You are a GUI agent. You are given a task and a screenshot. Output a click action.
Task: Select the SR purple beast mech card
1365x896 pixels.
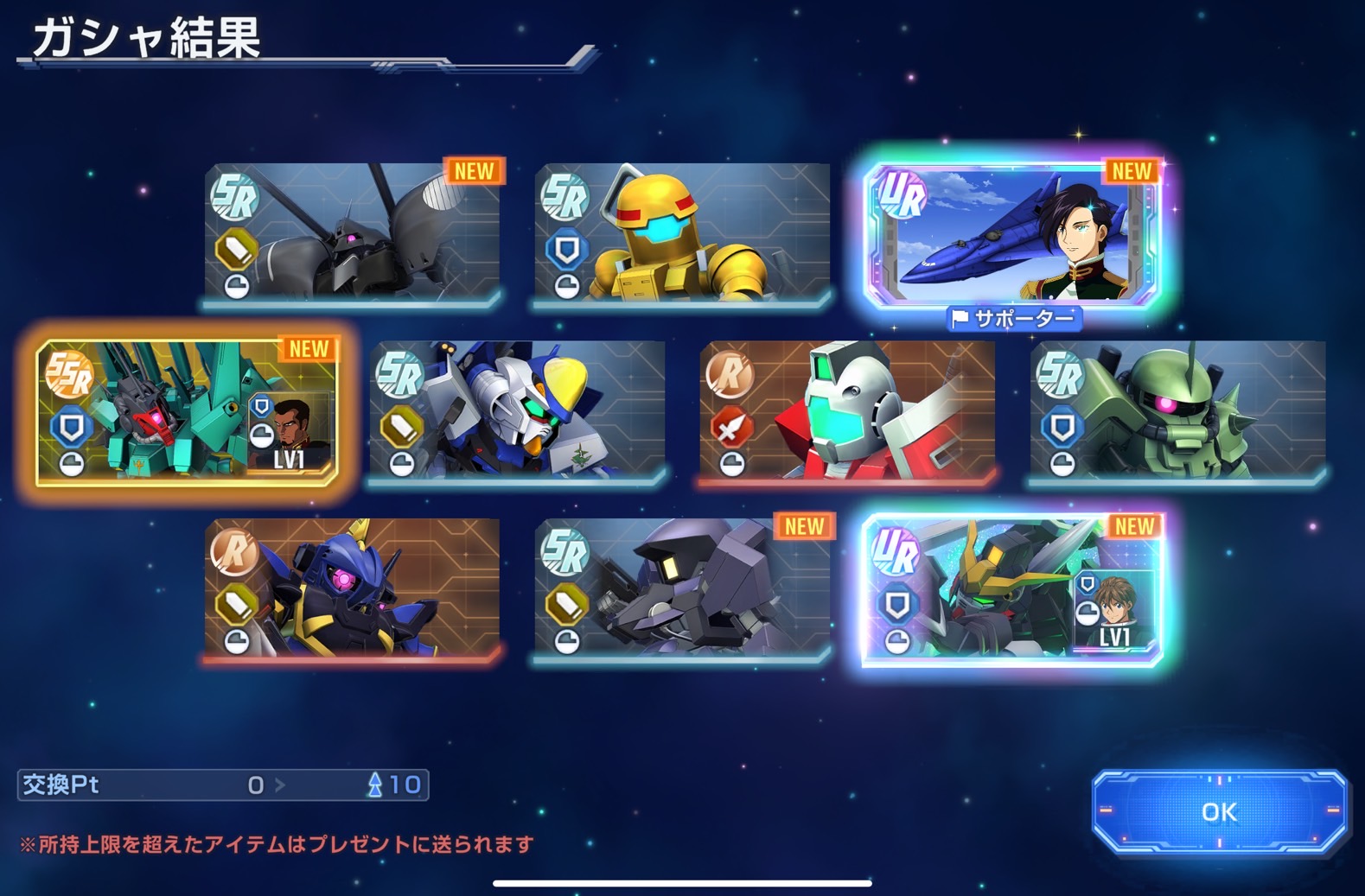pos(682,589)
